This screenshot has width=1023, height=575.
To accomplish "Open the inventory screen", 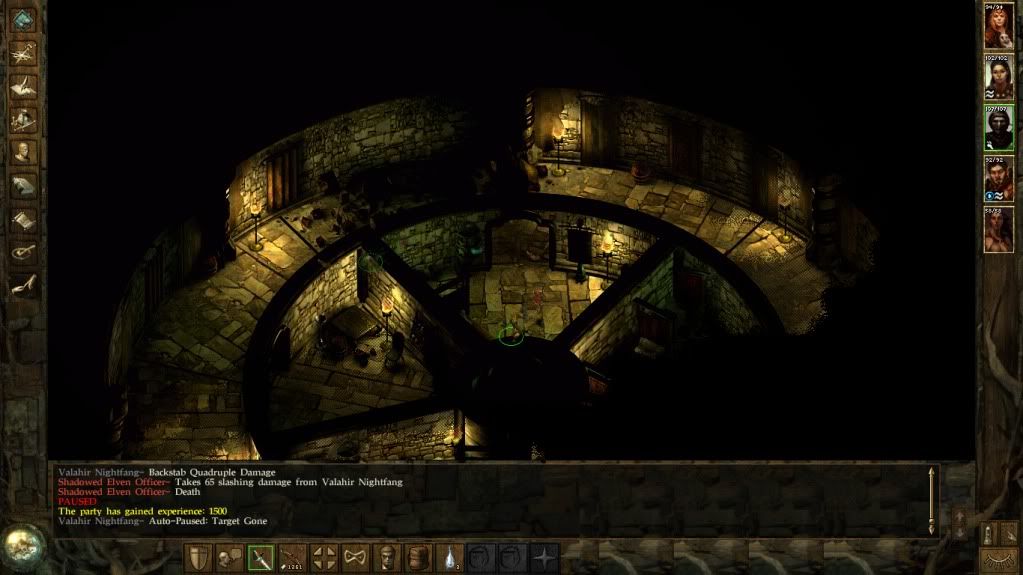I will pyautogui.click(x=23, y=120).
